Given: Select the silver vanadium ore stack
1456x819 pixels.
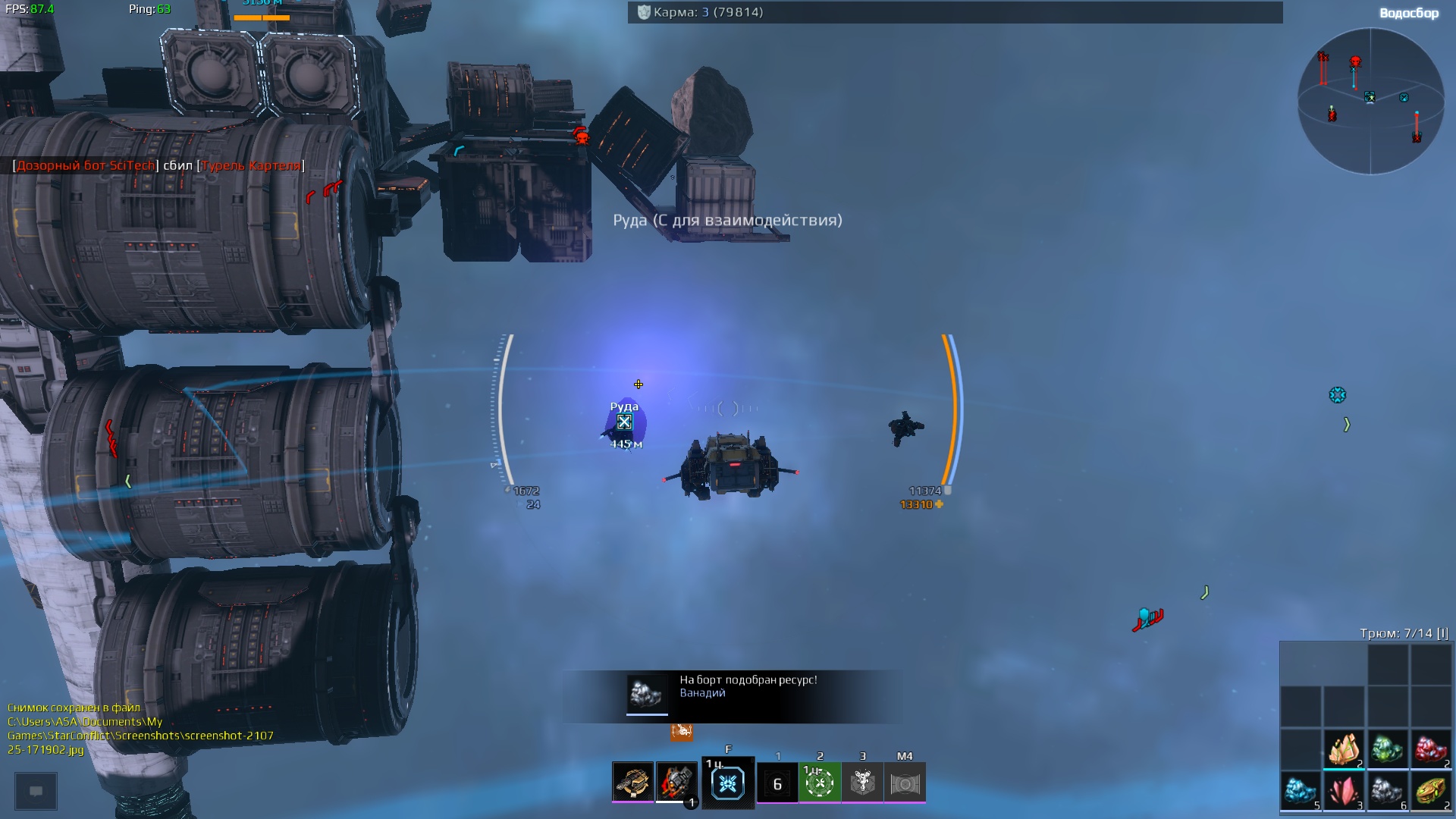Looking at the screenshot, I should point(1388,792).
